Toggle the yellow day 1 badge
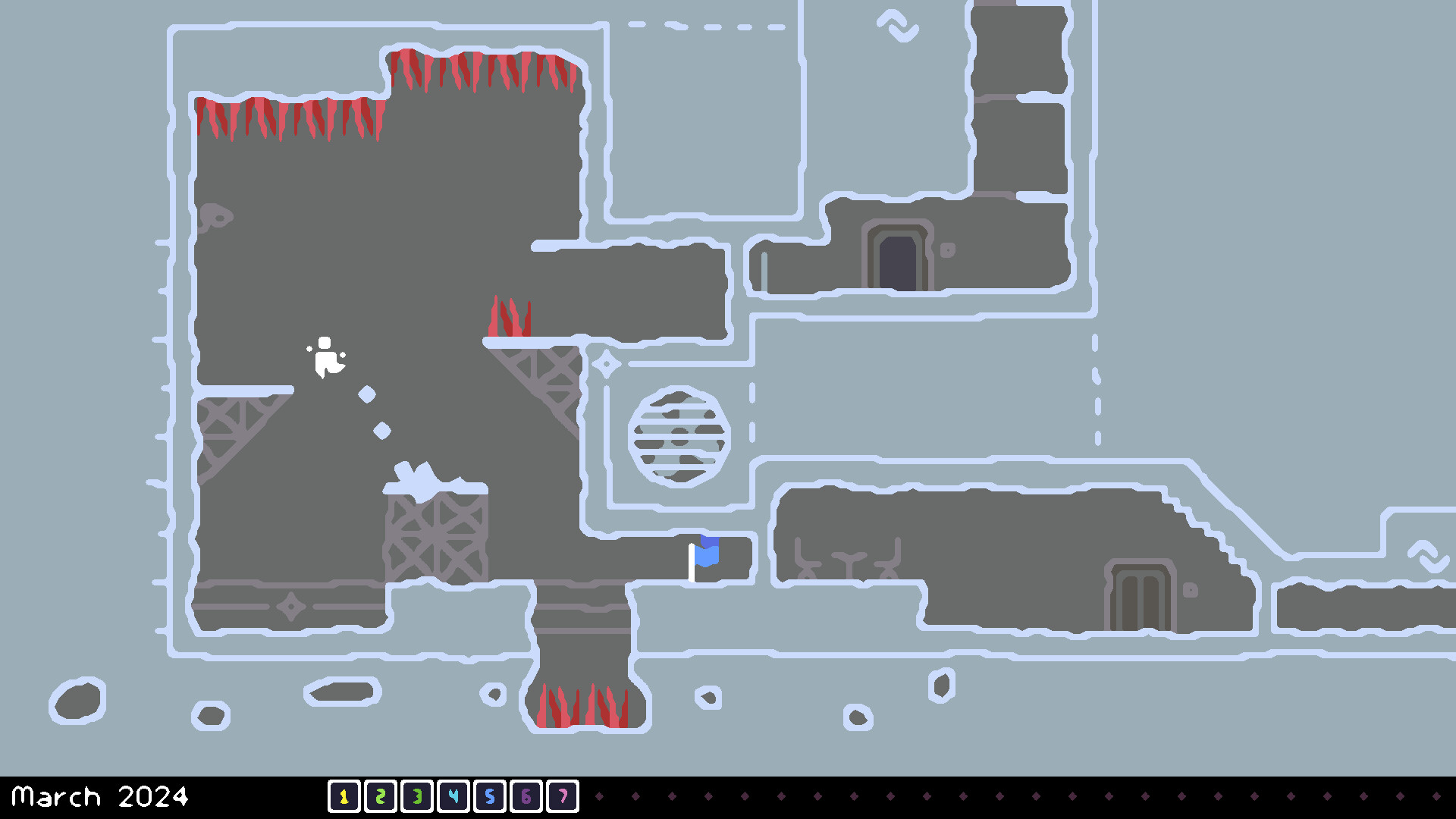The width and height of the screenshot is (1456, 819). (x=345, y=797)
